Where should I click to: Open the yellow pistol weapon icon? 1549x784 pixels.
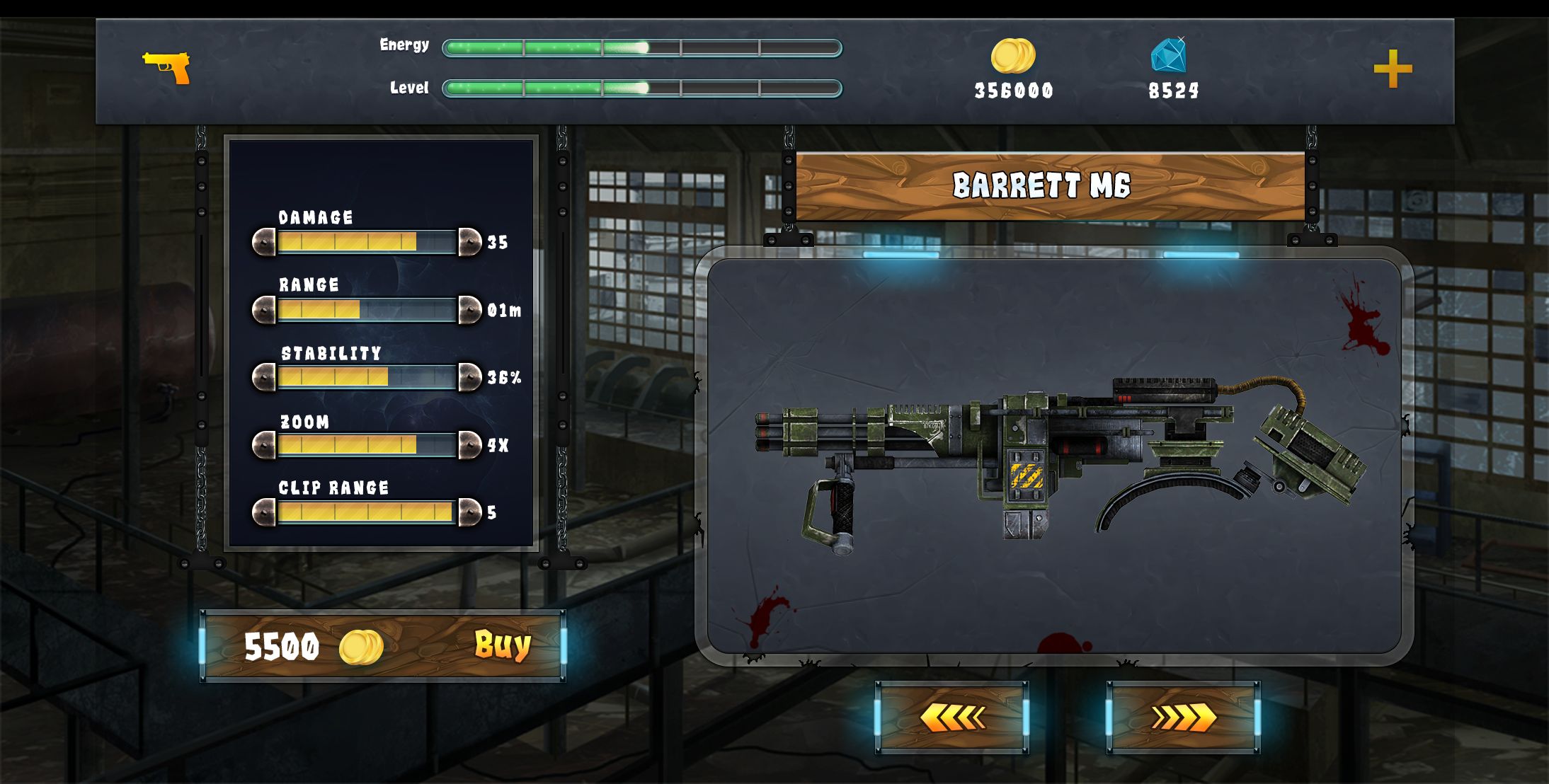pos(167,67)
